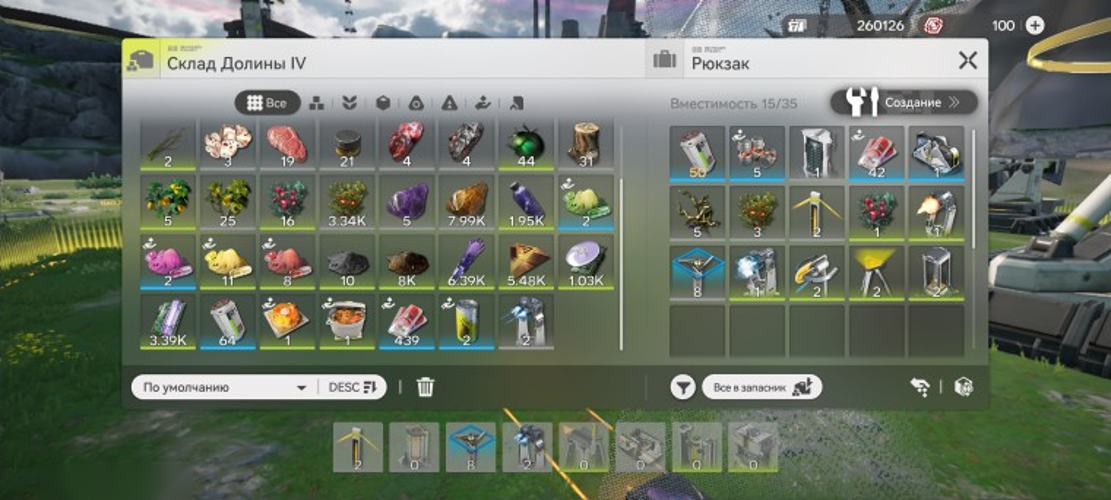Switch to the cube category tab
The height and width of the screenshot is (500, 1111).
tap(382, 103)
